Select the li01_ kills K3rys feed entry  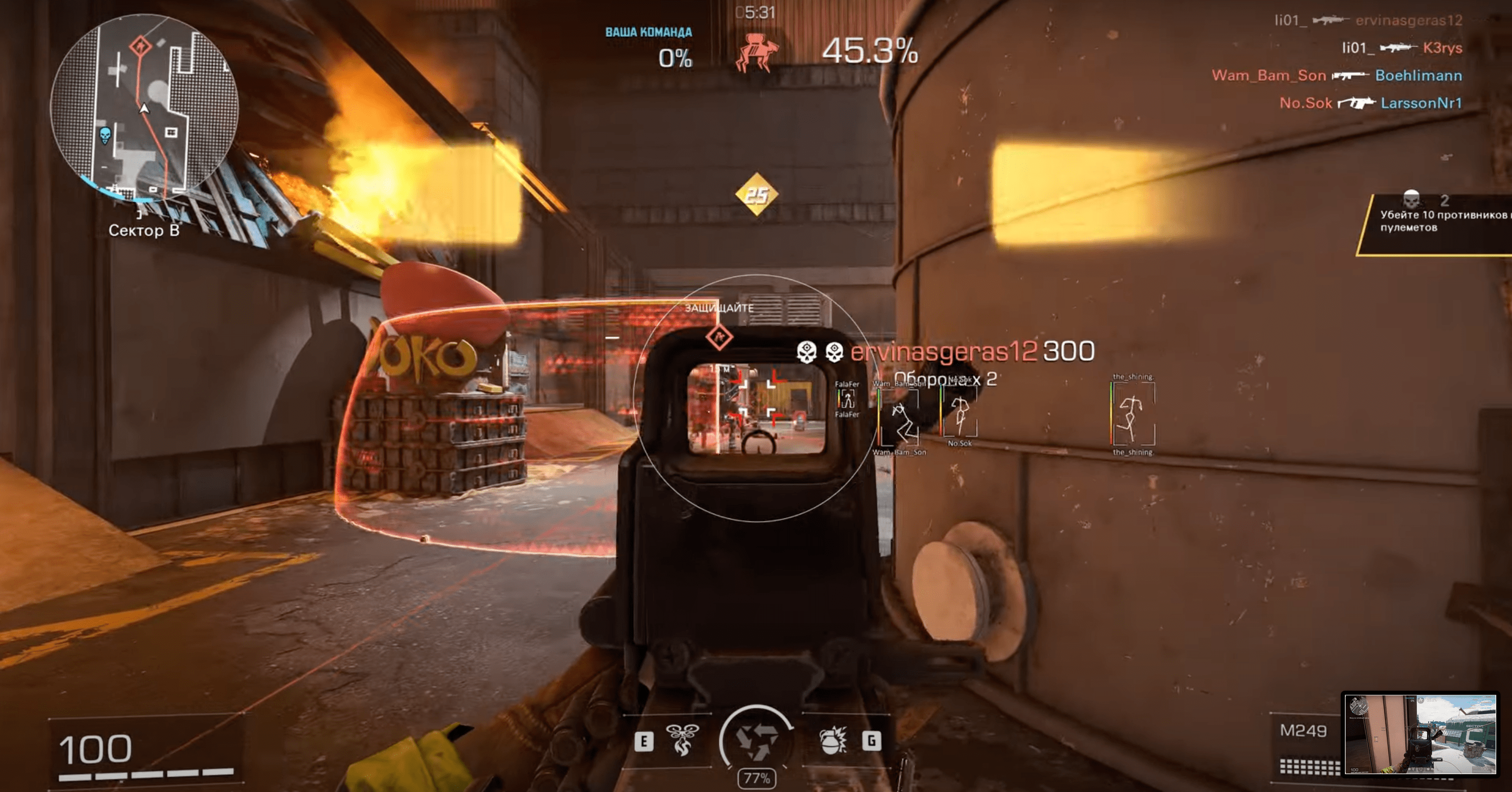click(1401, 48)
